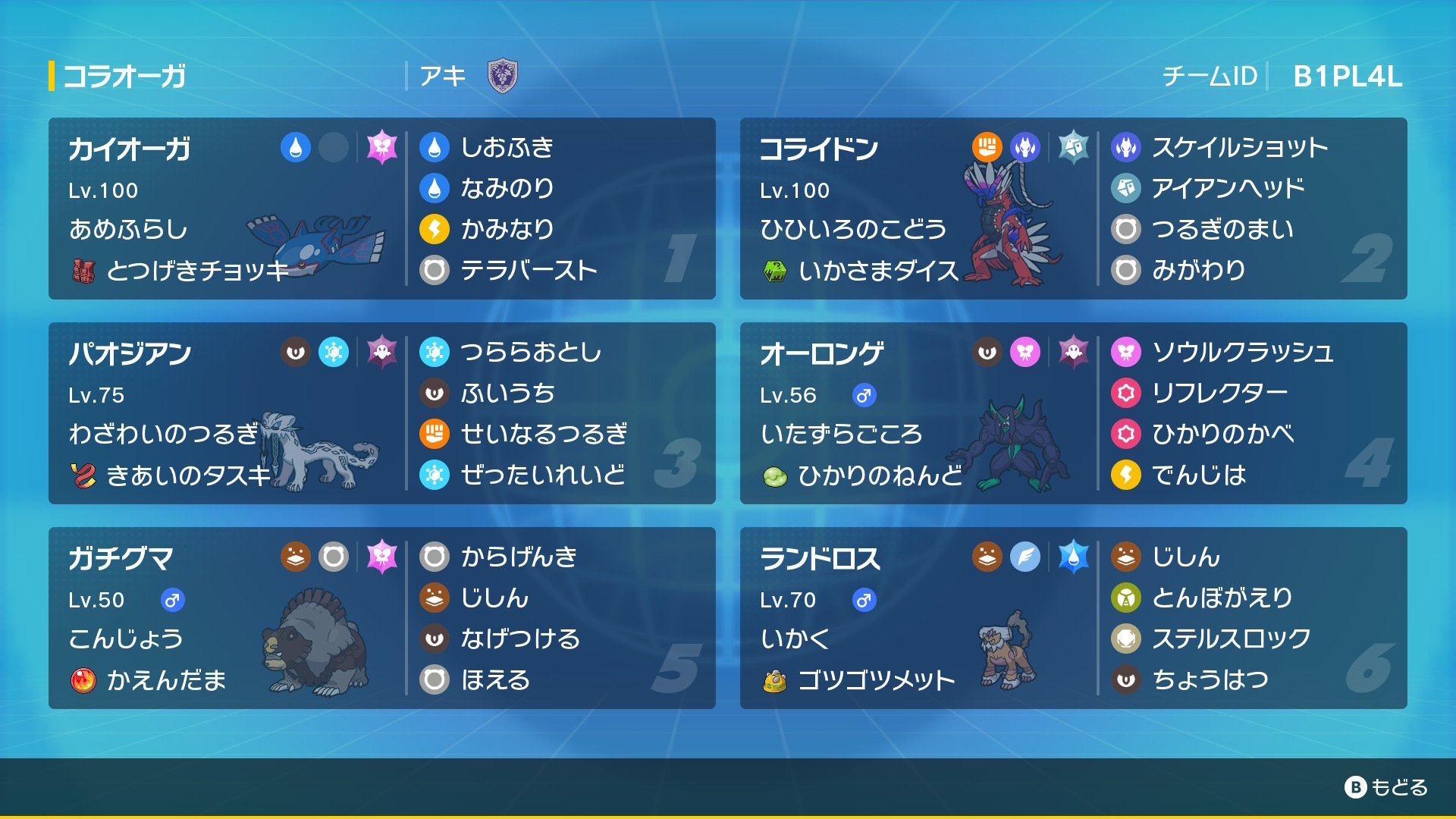
Task: Click the Electric type icon beside かみなり
Action: 433,229
